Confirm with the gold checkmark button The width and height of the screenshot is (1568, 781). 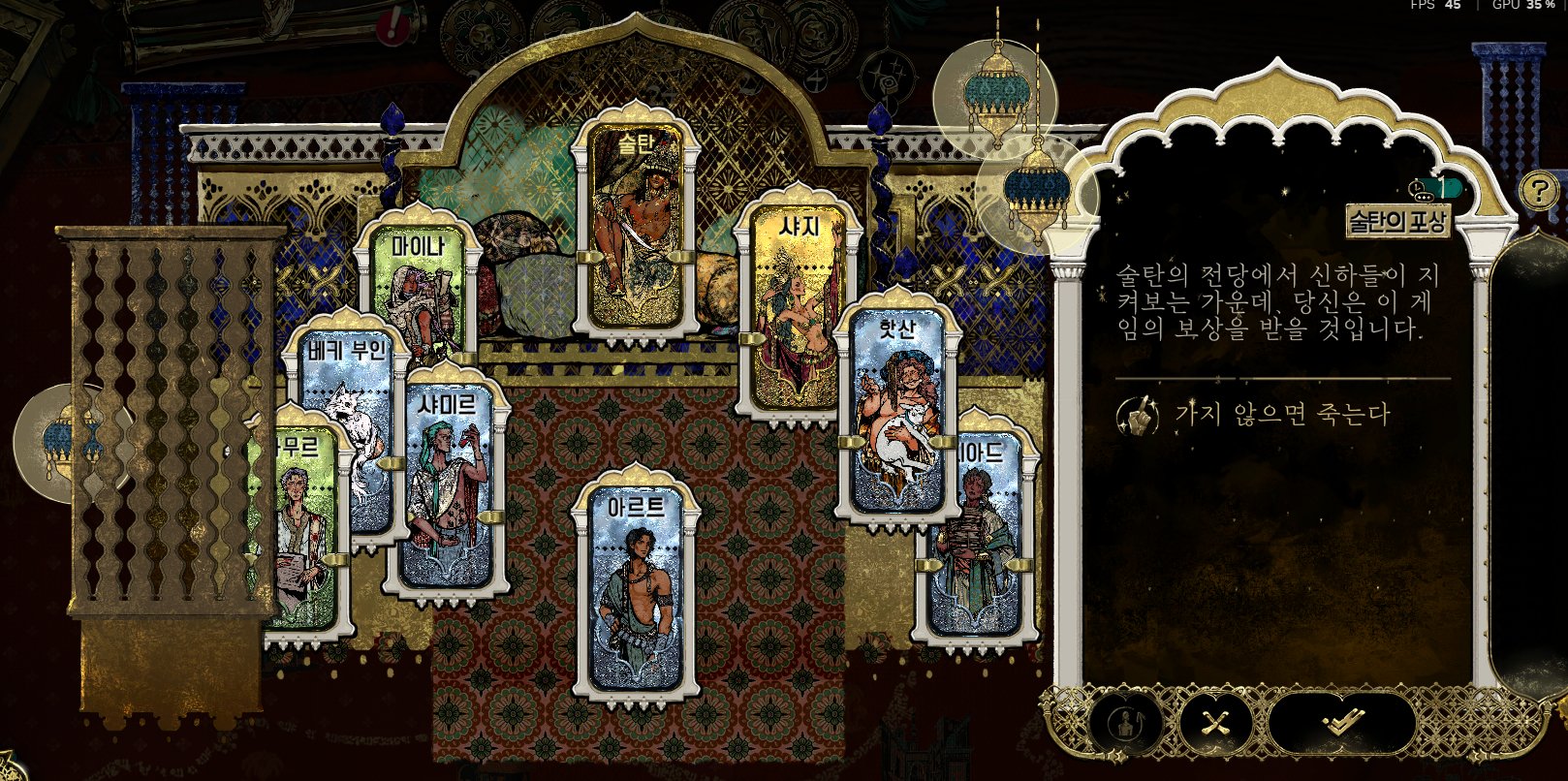point(1341,722)
